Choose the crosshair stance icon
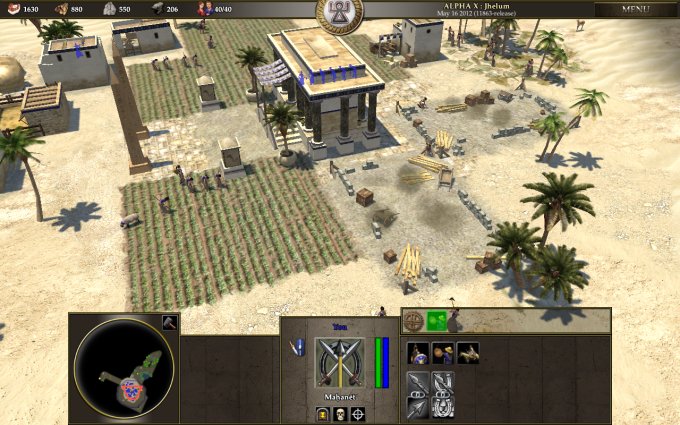Viewport: 680px width, 425px height. (x=358, y=414)
